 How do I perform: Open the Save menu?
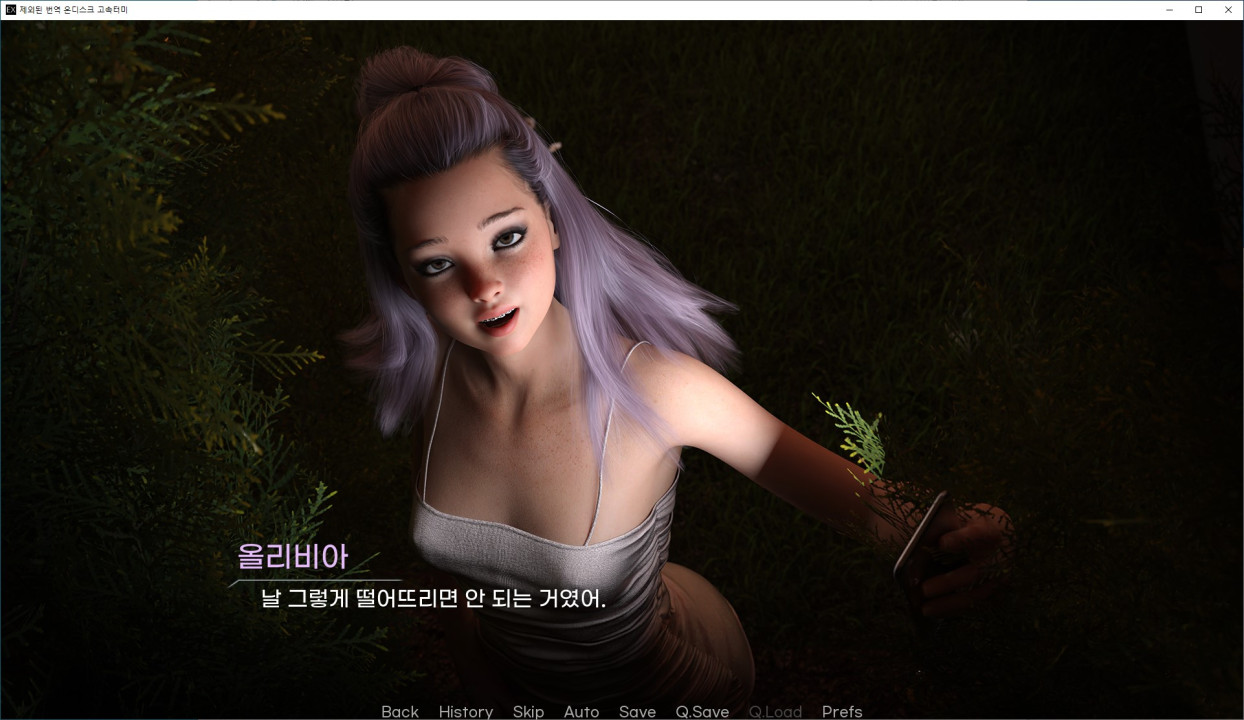pyautogui.click(x=637, y=711)
